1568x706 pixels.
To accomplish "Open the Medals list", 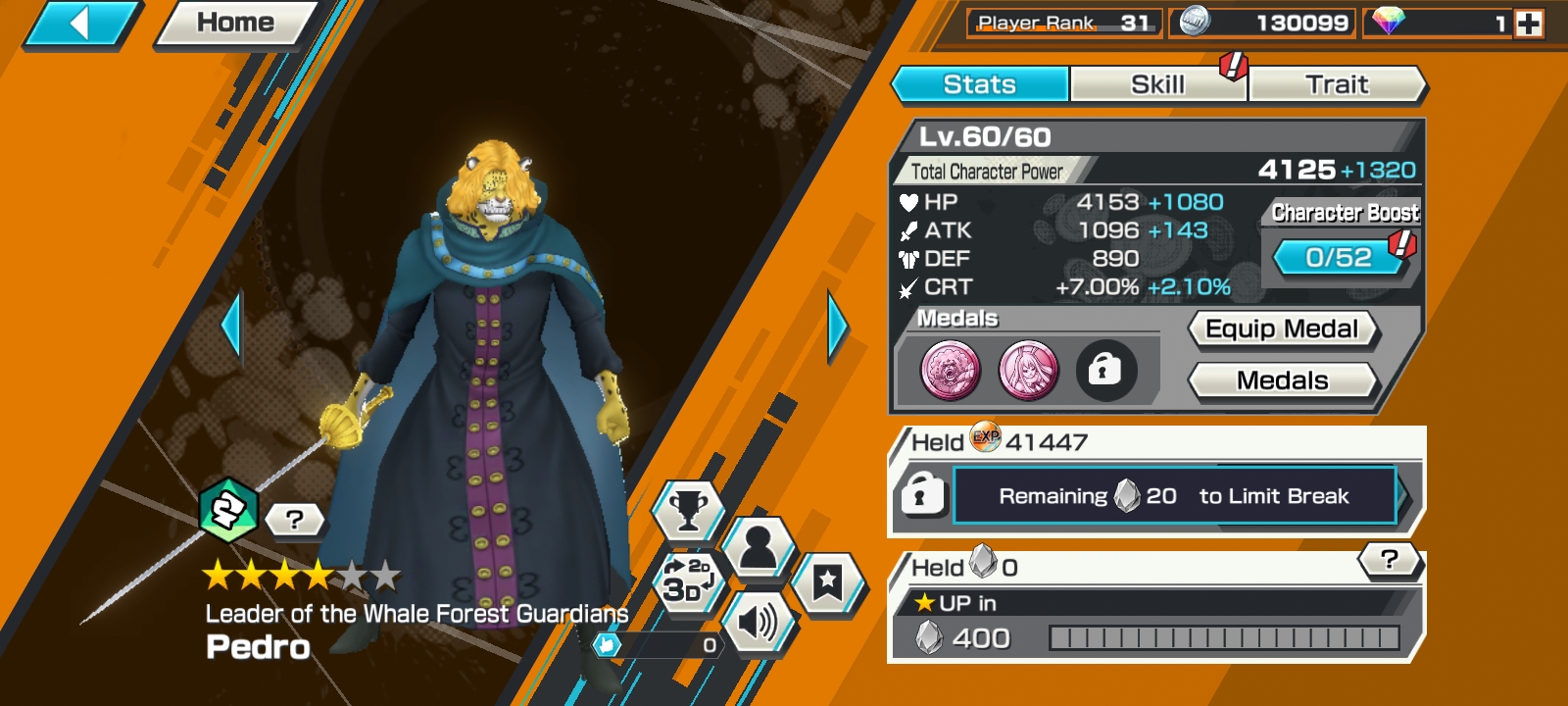I will pyautogui.click(x=1282, y=380).
